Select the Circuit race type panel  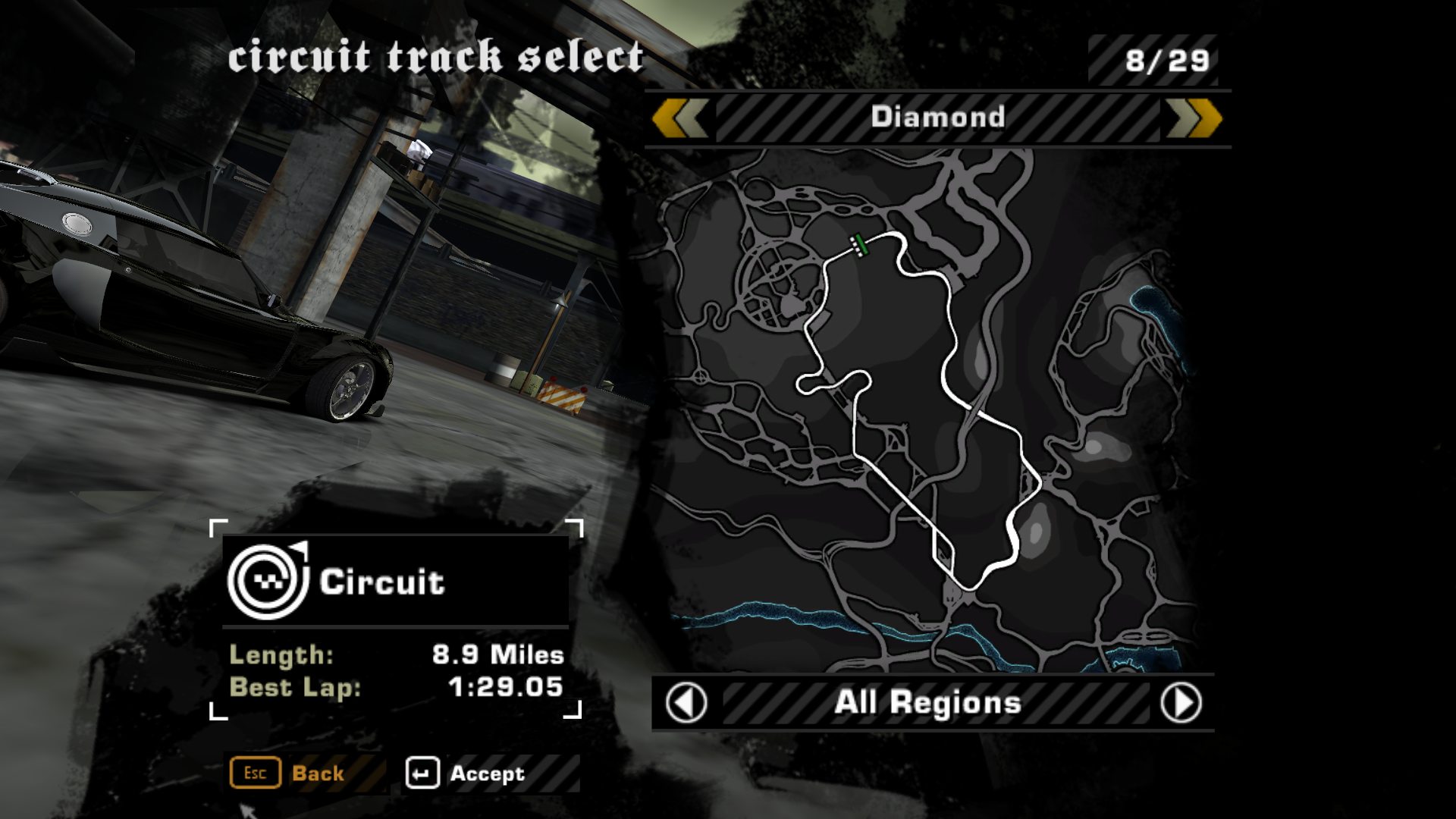point(395,582)
